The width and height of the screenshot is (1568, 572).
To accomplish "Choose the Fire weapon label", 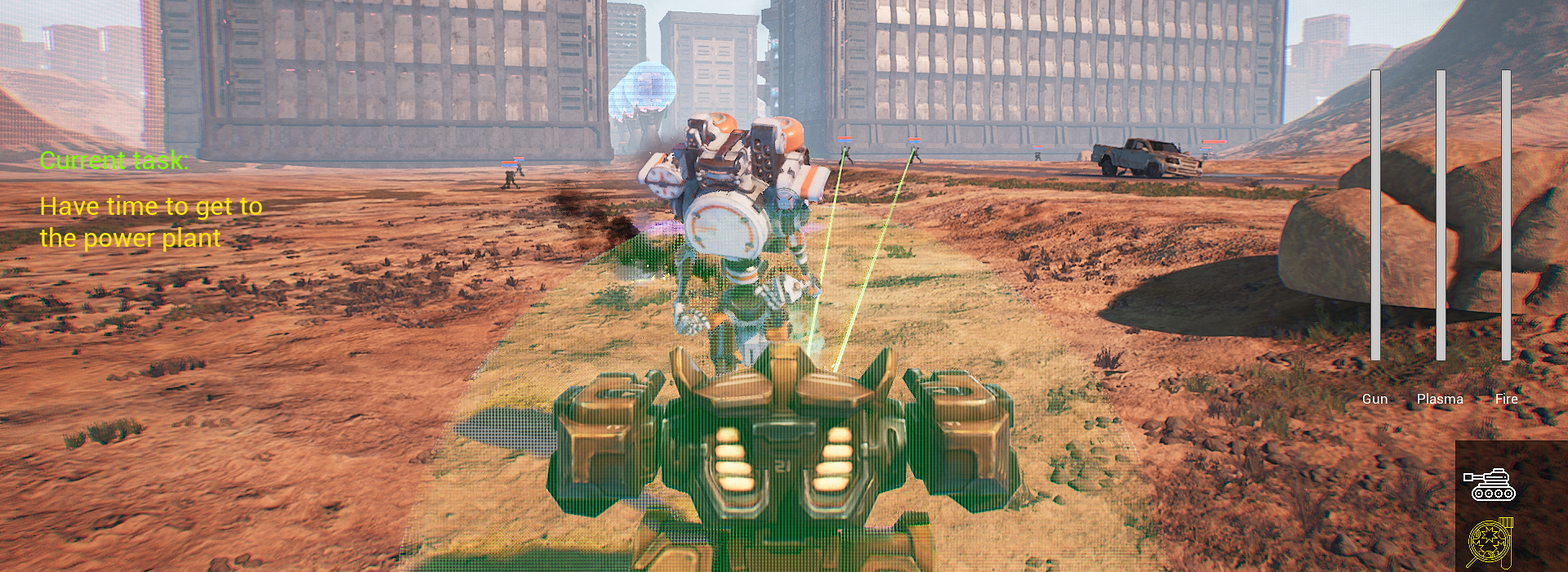I will tap(1506, 399).
